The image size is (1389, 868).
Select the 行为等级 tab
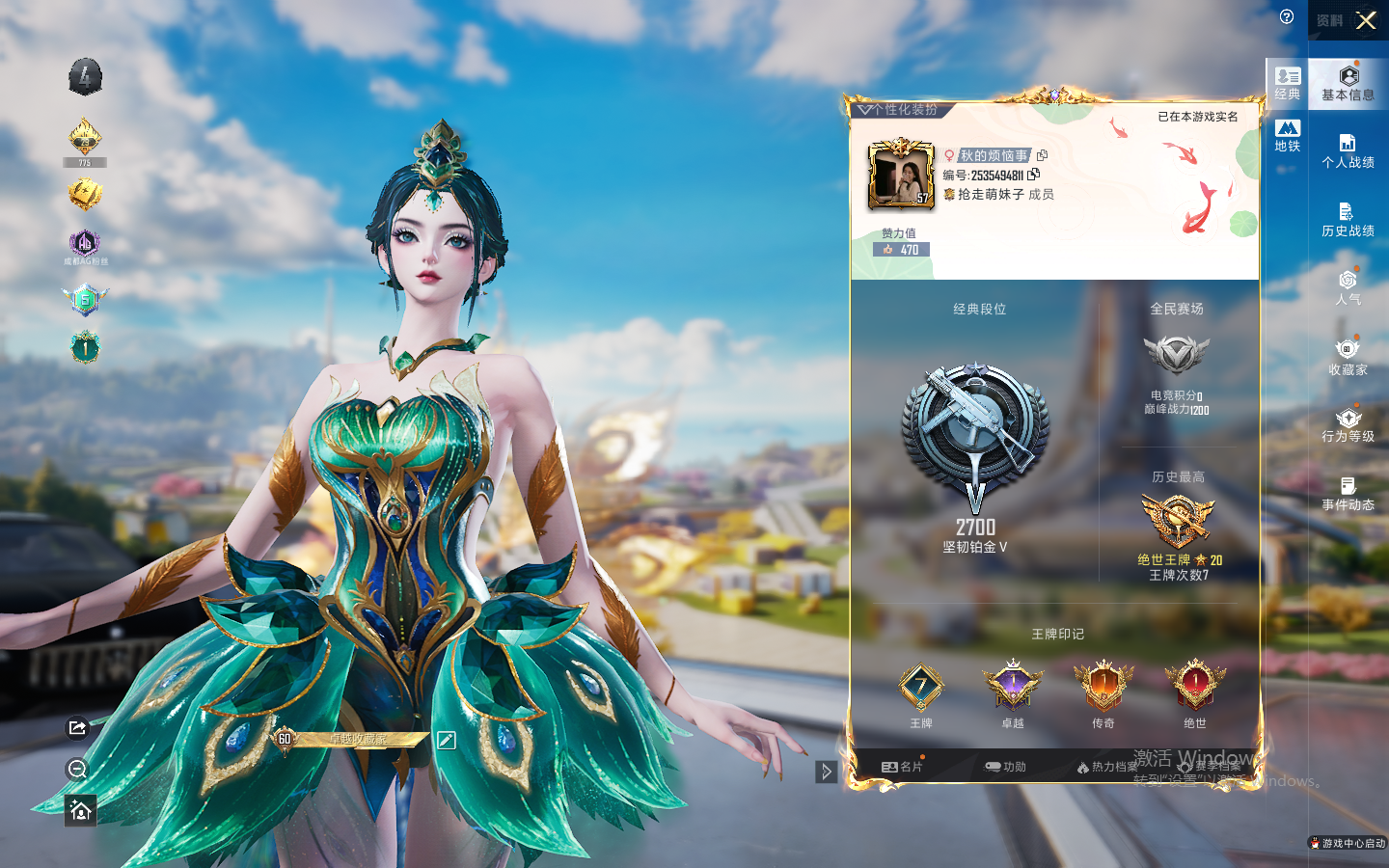click(x=1348, y=425)
